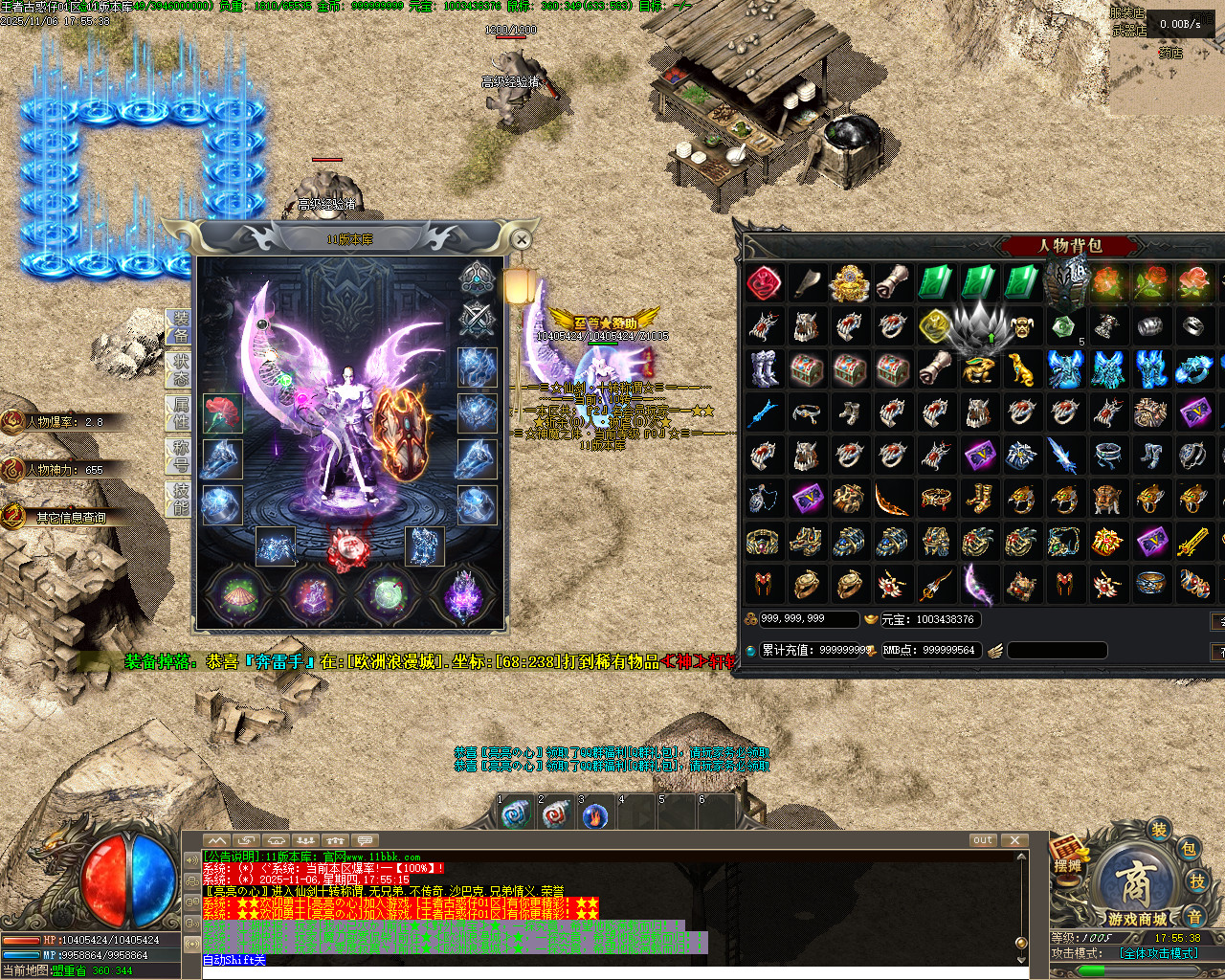Select the red flower equipment slot
This screenshot has height=980, width=1225.
point(222,413)
